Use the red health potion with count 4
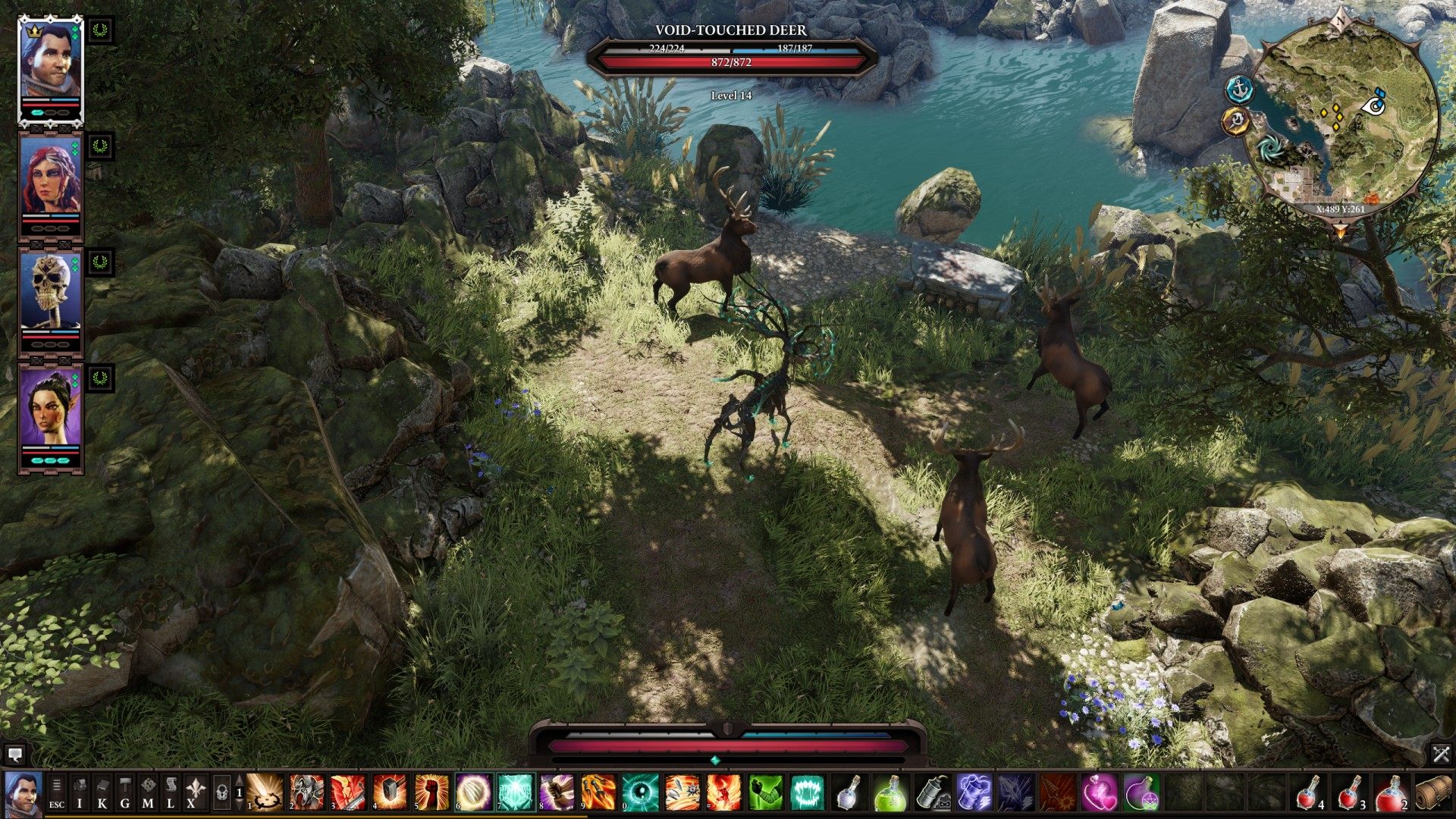The height and width of the screenshot is (819, 1456). pos(1308,792)
